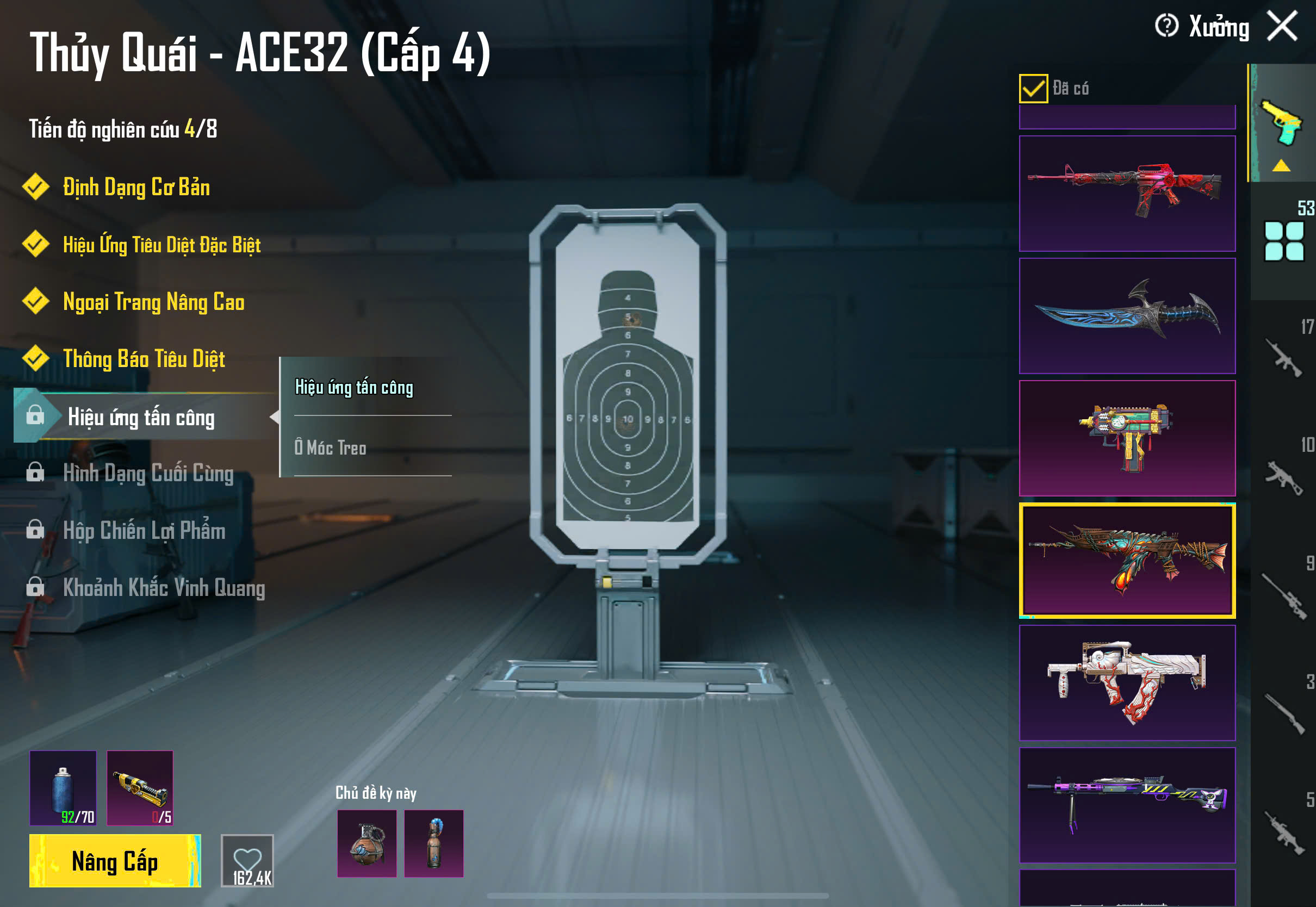Choose the locked "Hộp Chiến Lợi Phẩm" stage
Image resolution: width=1316 pixels, height=907 pixels.
tap(144, 530)
